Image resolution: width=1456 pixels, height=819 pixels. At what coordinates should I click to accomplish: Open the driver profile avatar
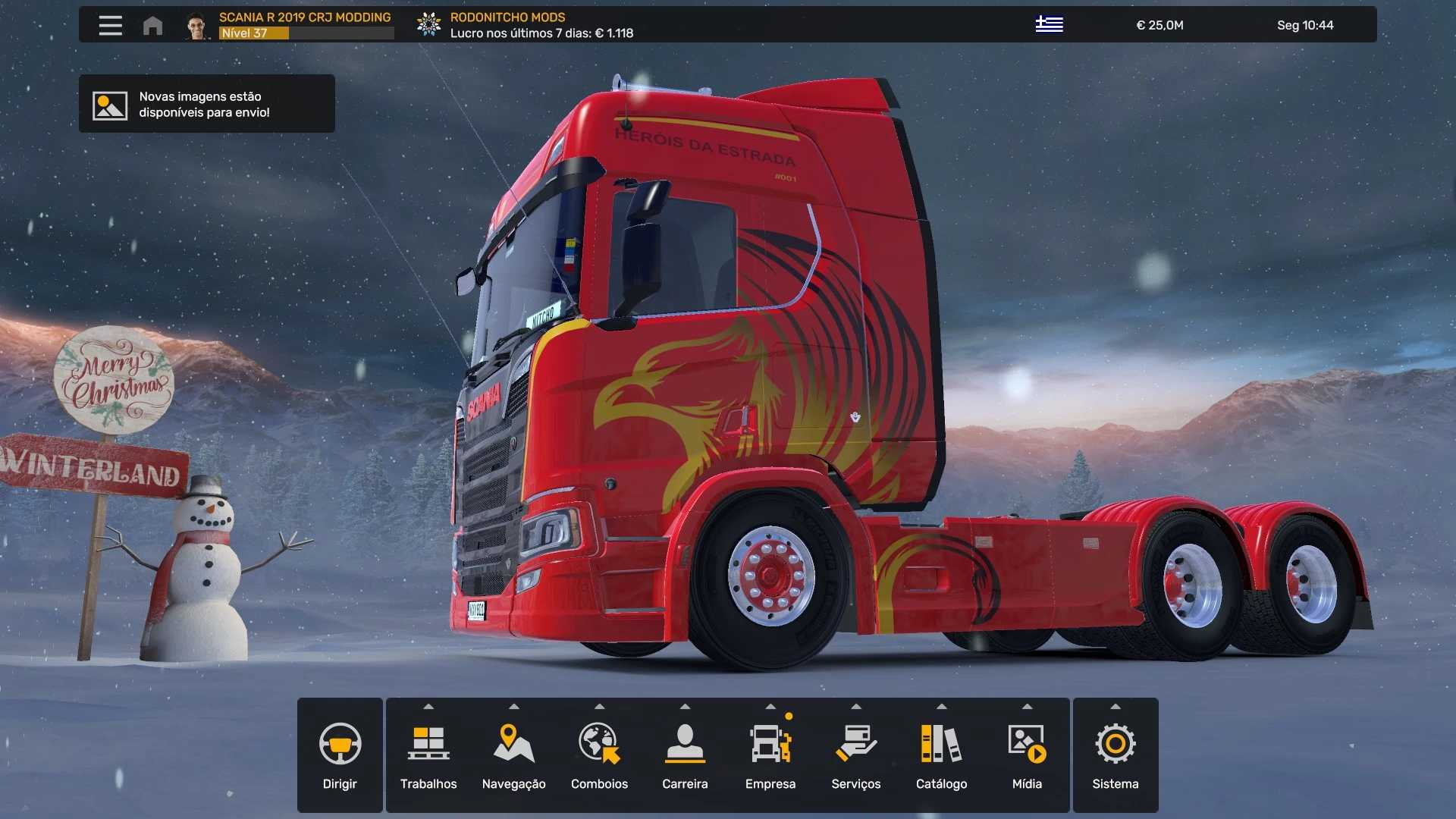[197, 26]
